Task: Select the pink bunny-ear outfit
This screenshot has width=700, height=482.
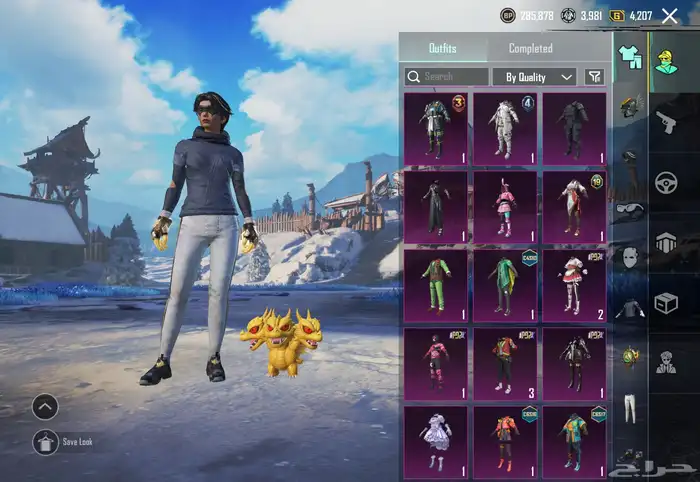Action: tap(505, 206)
